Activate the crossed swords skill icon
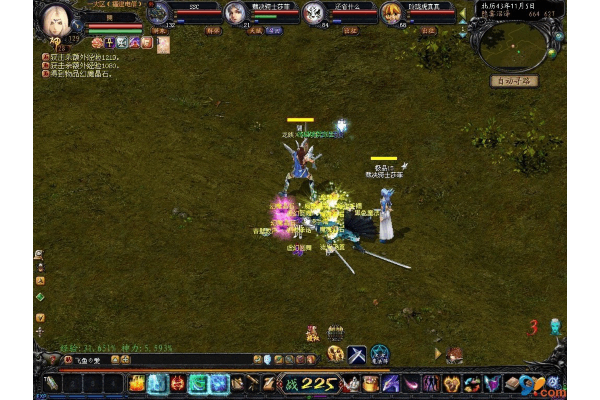Screen dimensions: 600x400 [x=357, y=353]
